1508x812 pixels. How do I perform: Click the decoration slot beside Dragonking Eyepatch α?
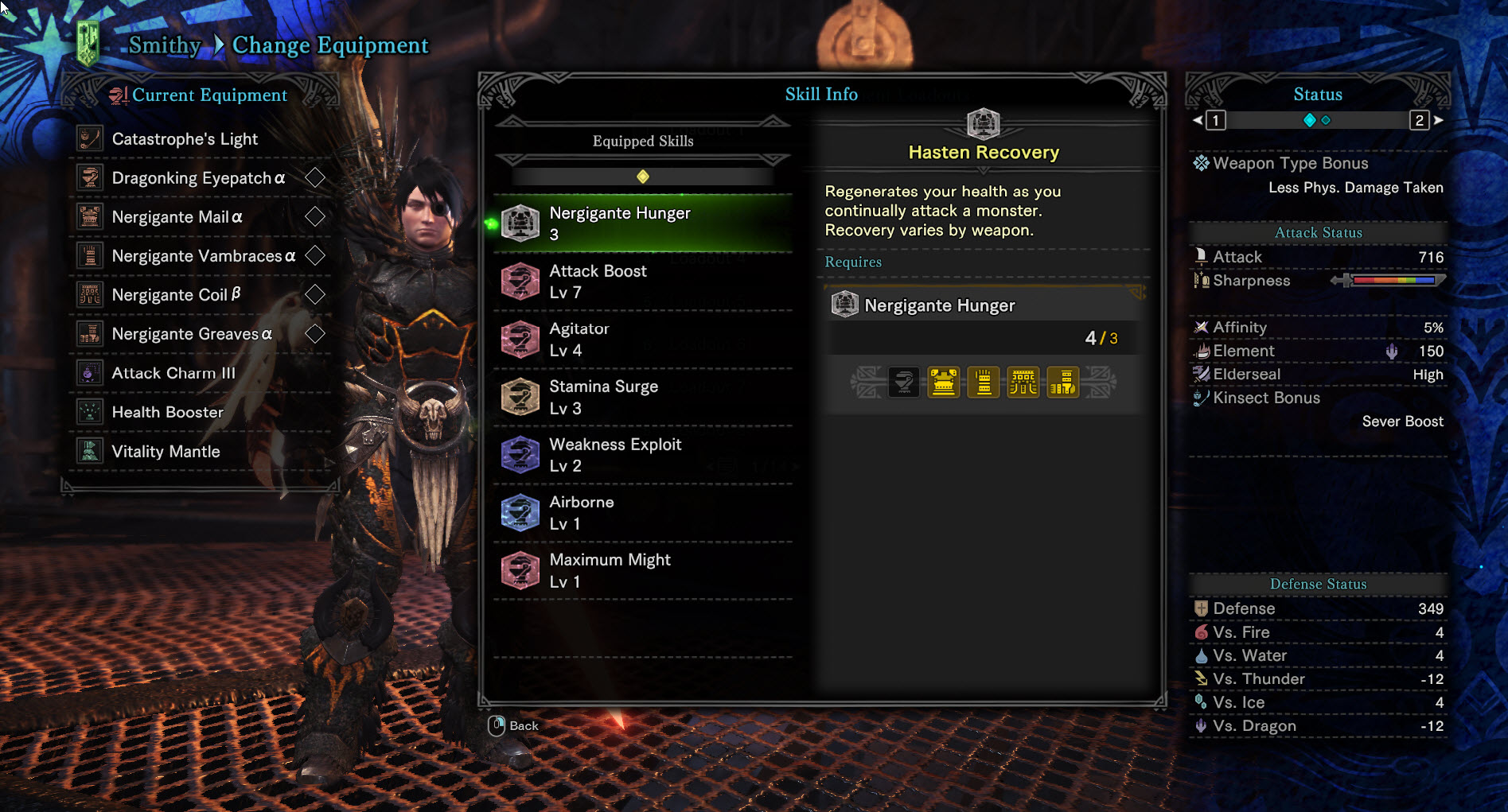pos(316,177)
